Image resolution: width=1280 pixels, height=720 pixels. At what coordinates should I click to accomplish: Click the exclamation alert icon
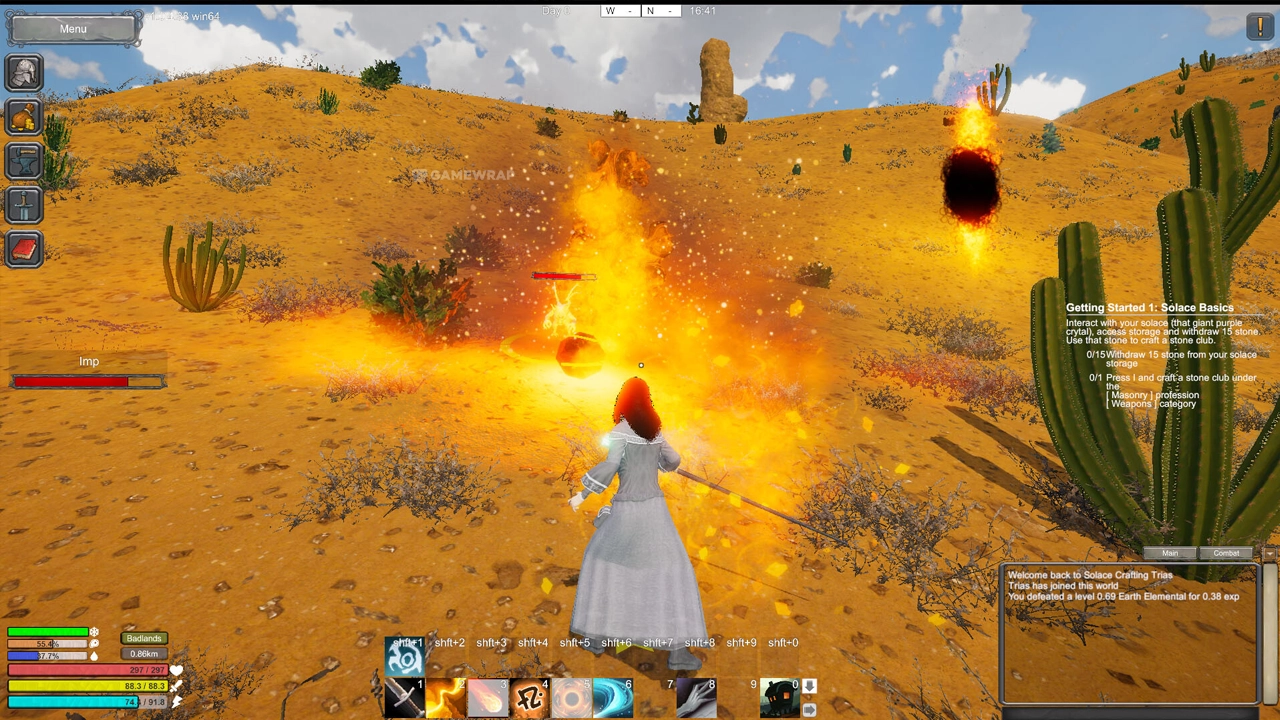1260,27
